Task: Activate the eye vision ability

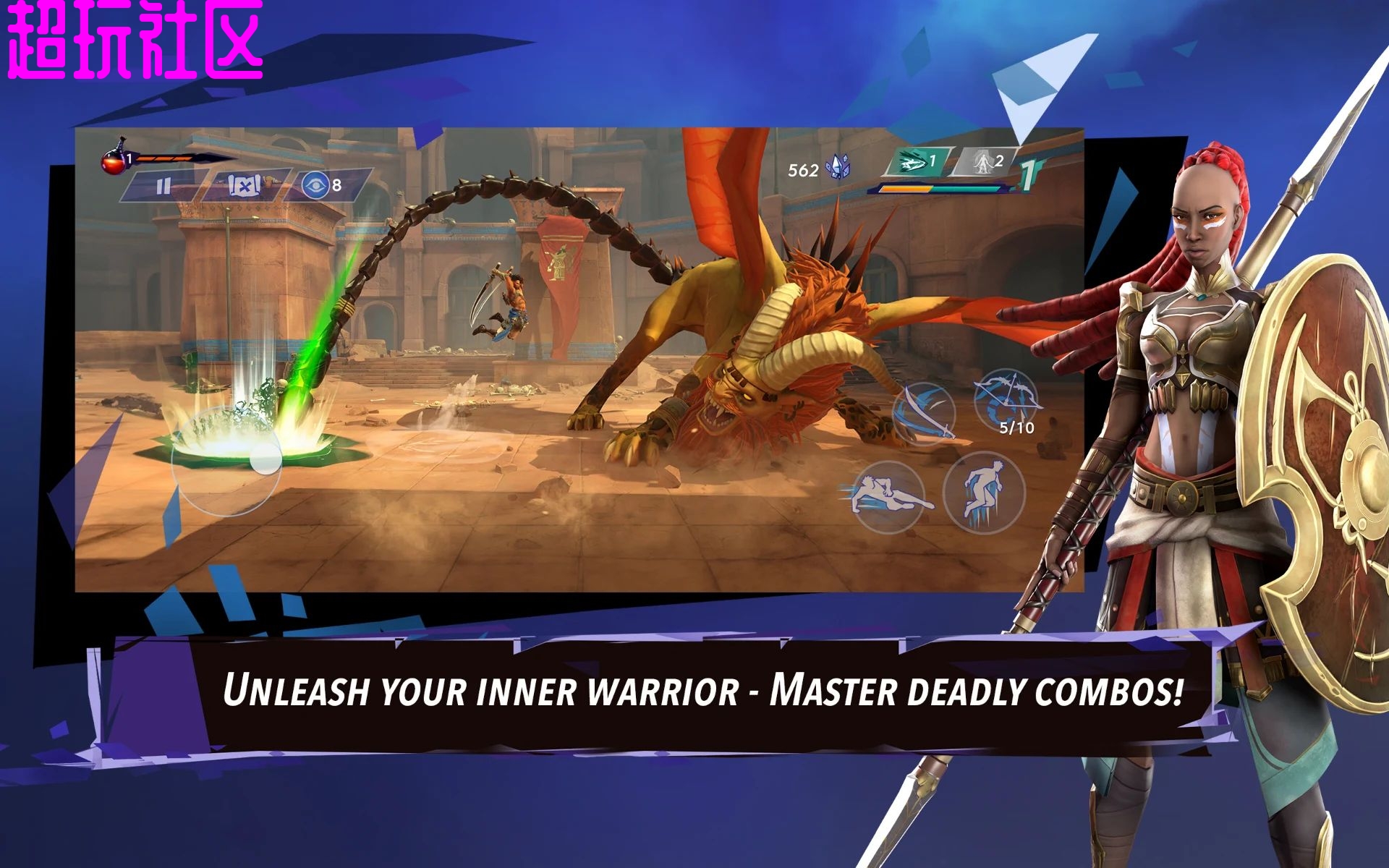Action: (x=315, y=185)
